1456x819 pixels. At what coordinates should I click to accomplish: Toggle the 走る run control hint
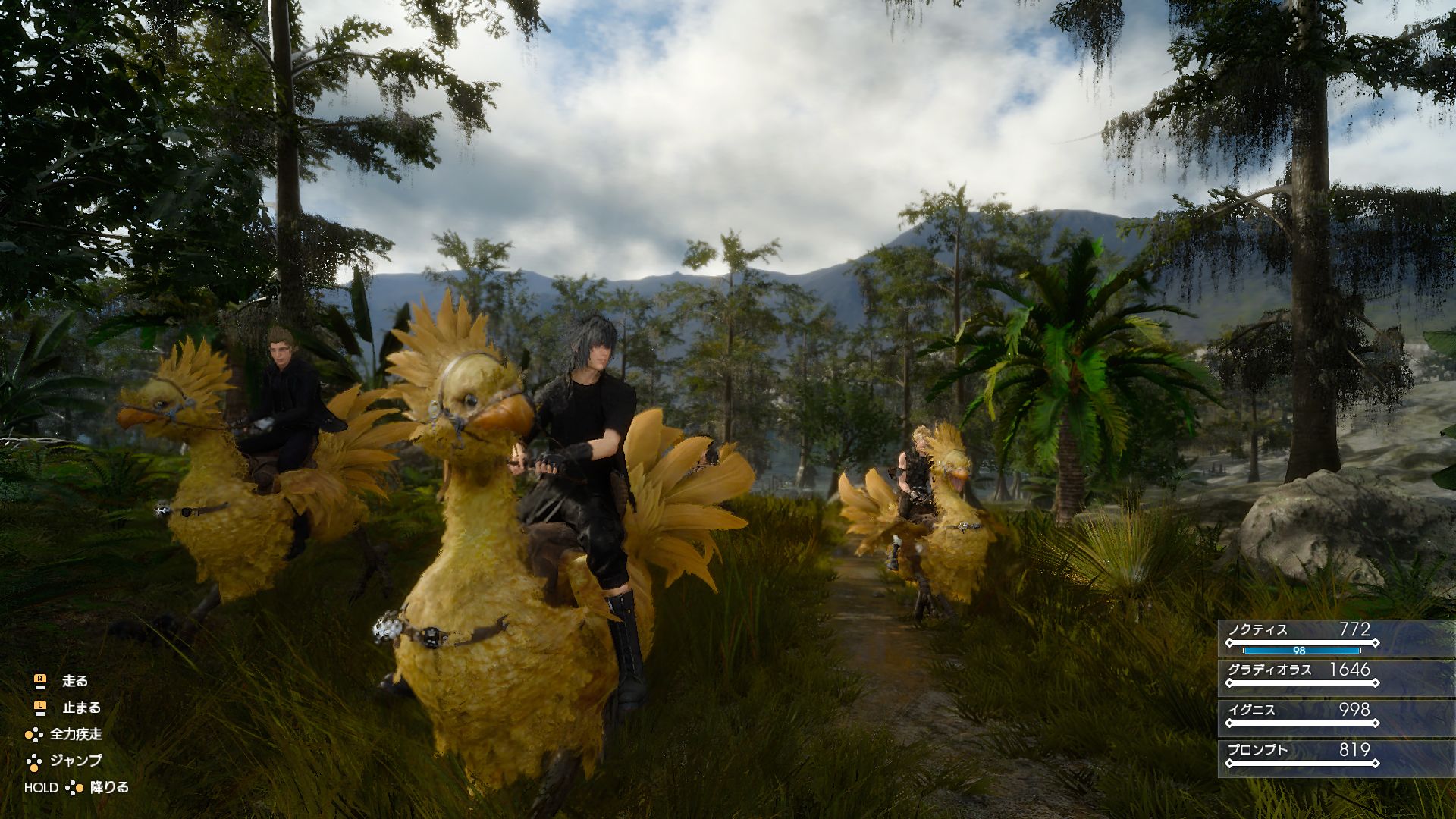pyautogui.click(x=75, y=681)
